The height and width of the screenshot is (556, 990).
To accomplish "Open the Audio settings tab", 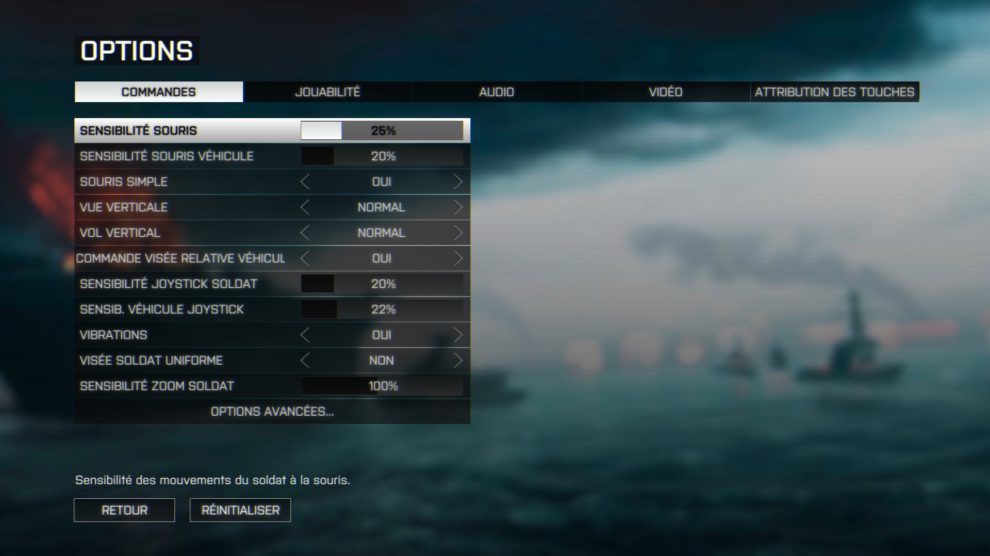I will (496, 92).
